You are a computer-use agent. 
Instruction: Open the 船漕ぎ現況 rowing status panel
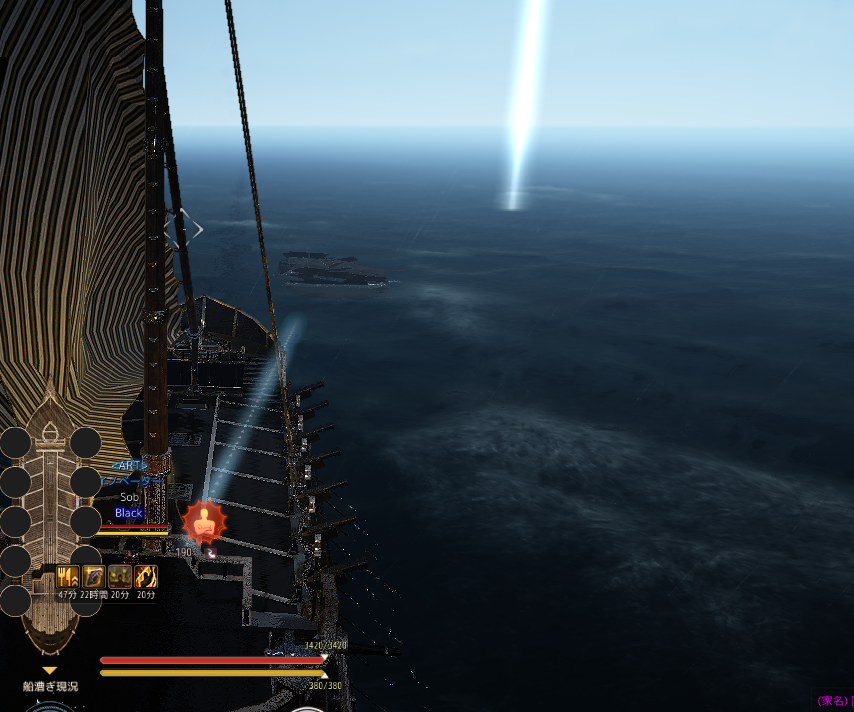pos(50,687)
